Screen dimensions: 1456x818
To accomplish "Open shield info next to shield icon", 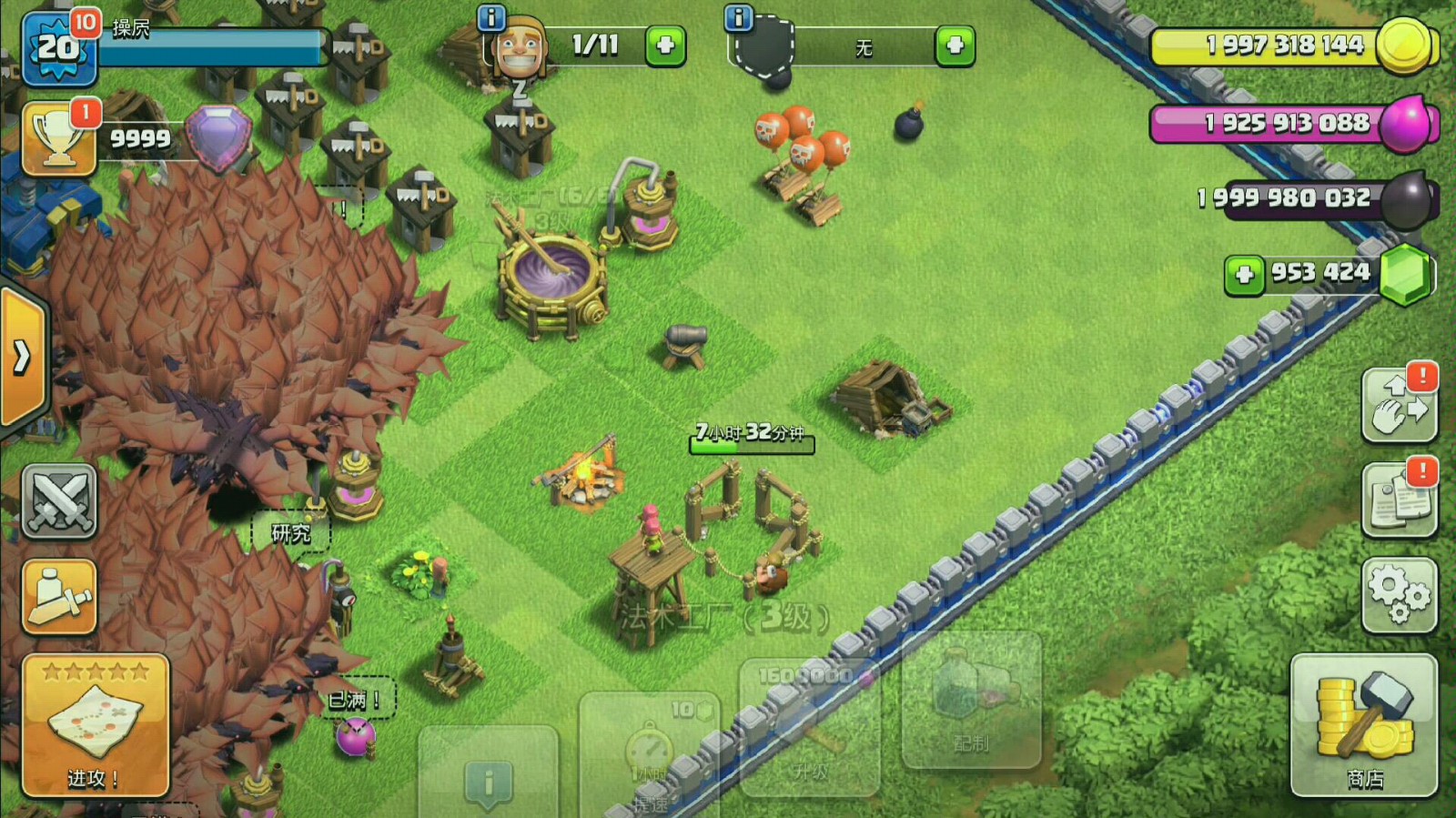I will click(x=738, y=17).
